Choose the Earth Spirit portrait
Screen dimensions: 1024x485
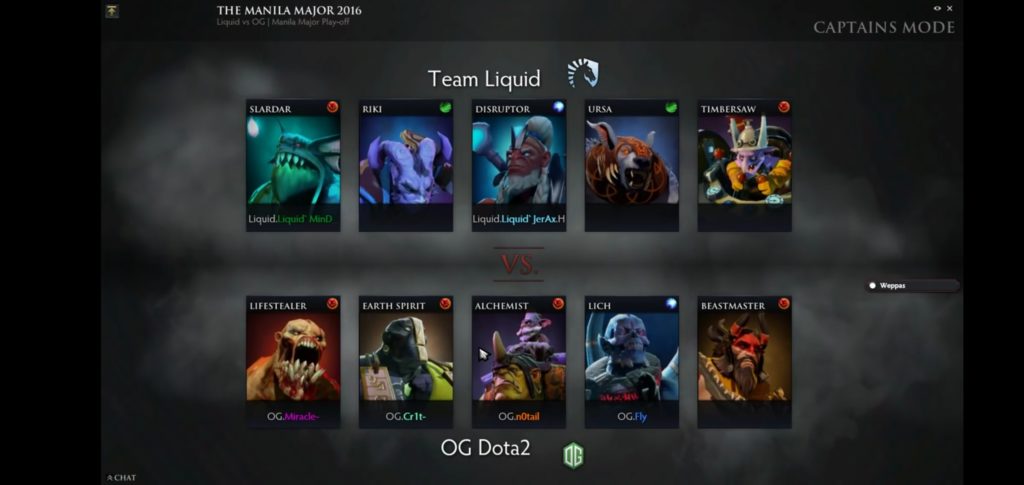[406, 358]
